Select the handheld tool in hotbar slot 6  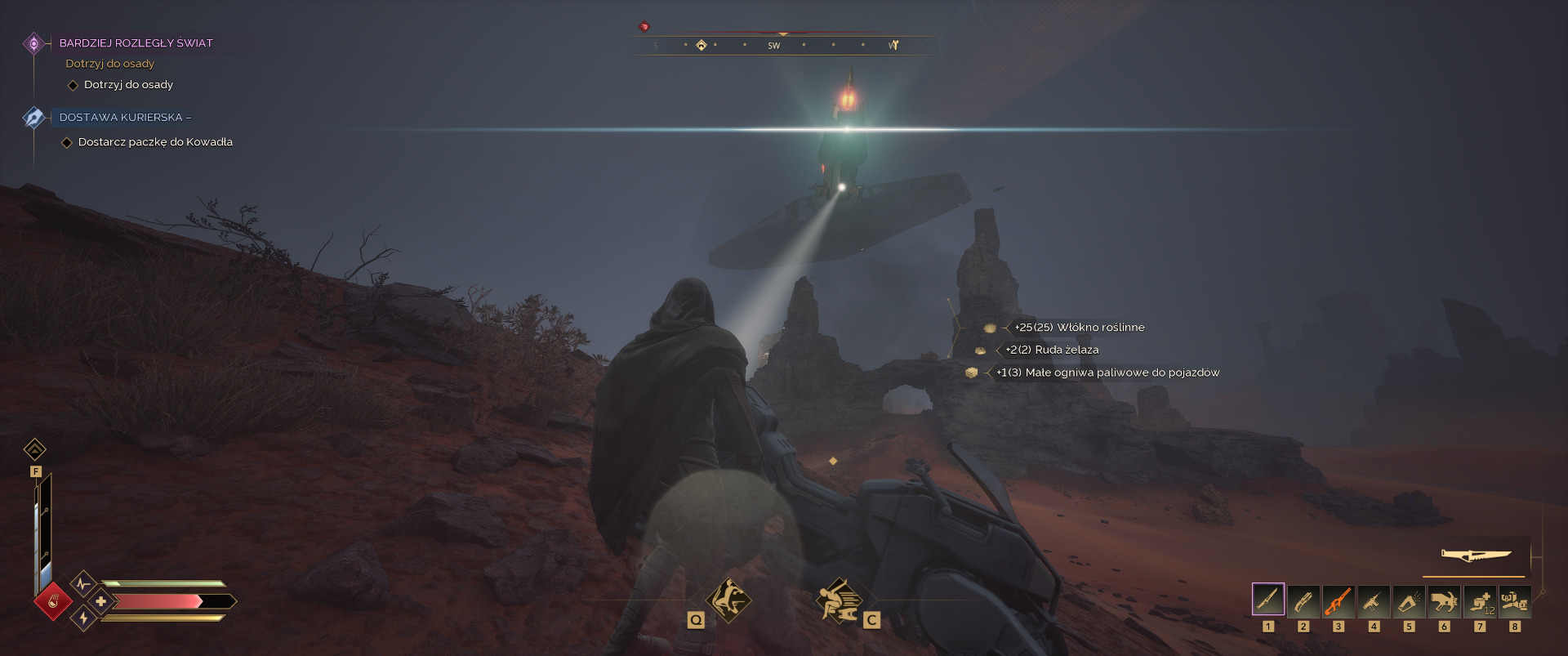(x=1444, y=601)
